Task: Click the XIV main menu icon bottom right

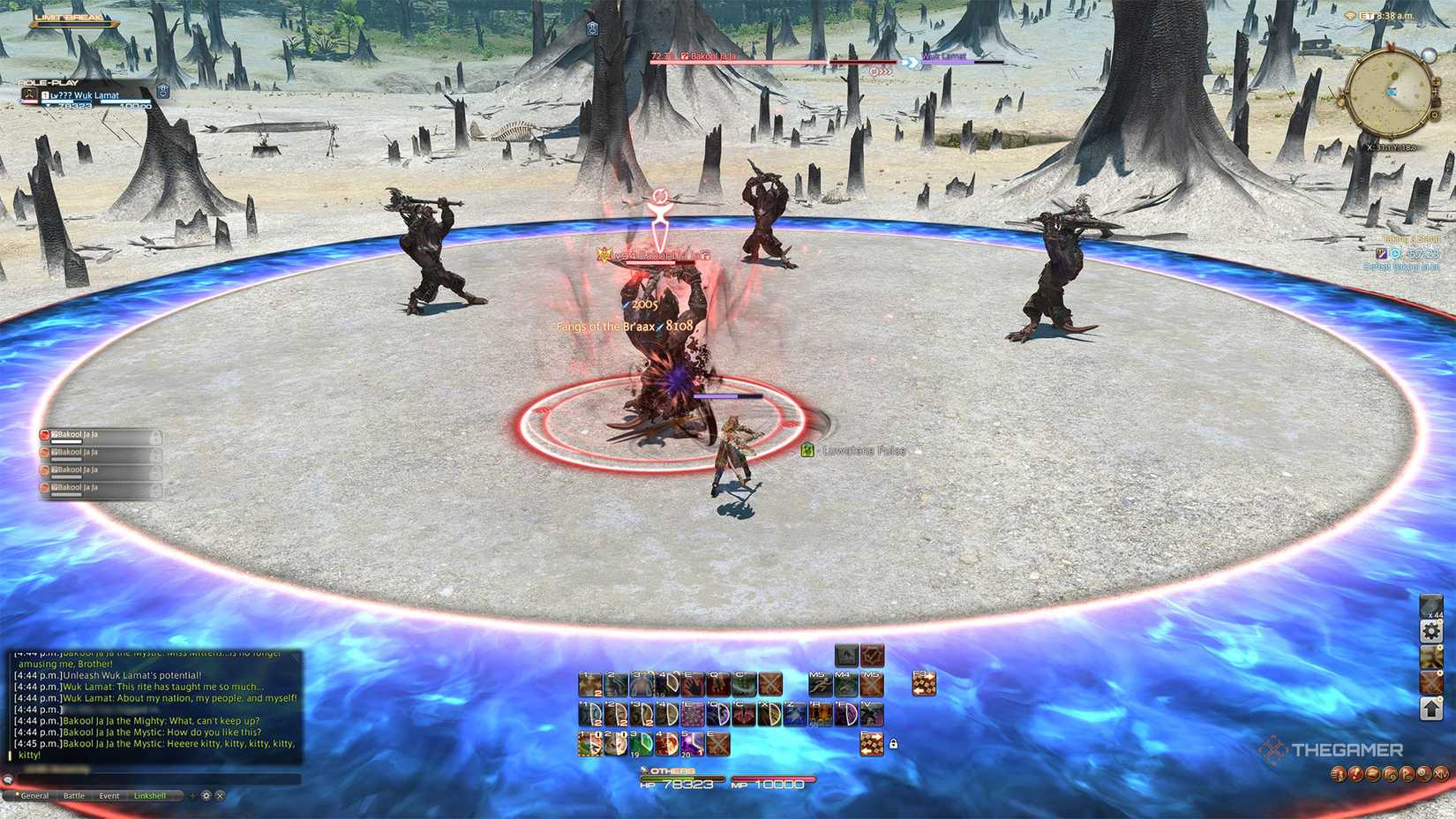Action: [x=1441, y=775]
